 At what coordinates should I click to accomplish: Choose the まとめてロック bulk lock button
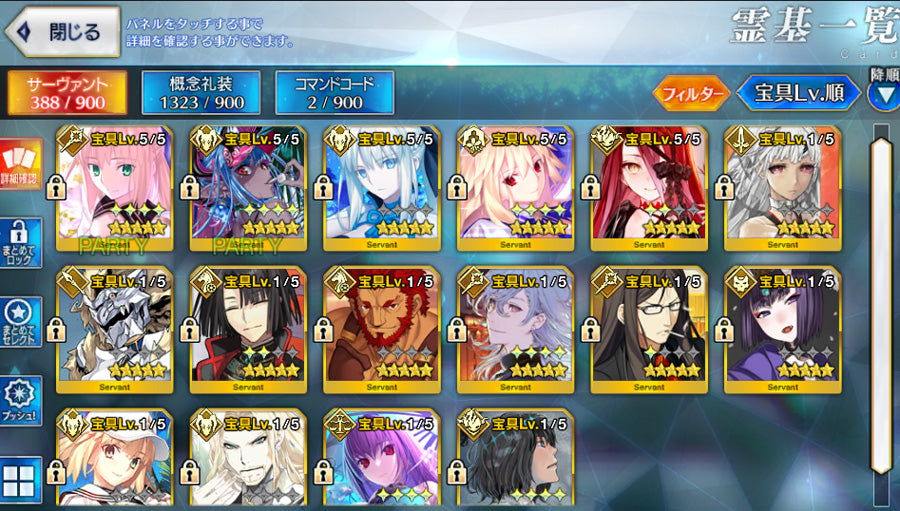[21, 243]
